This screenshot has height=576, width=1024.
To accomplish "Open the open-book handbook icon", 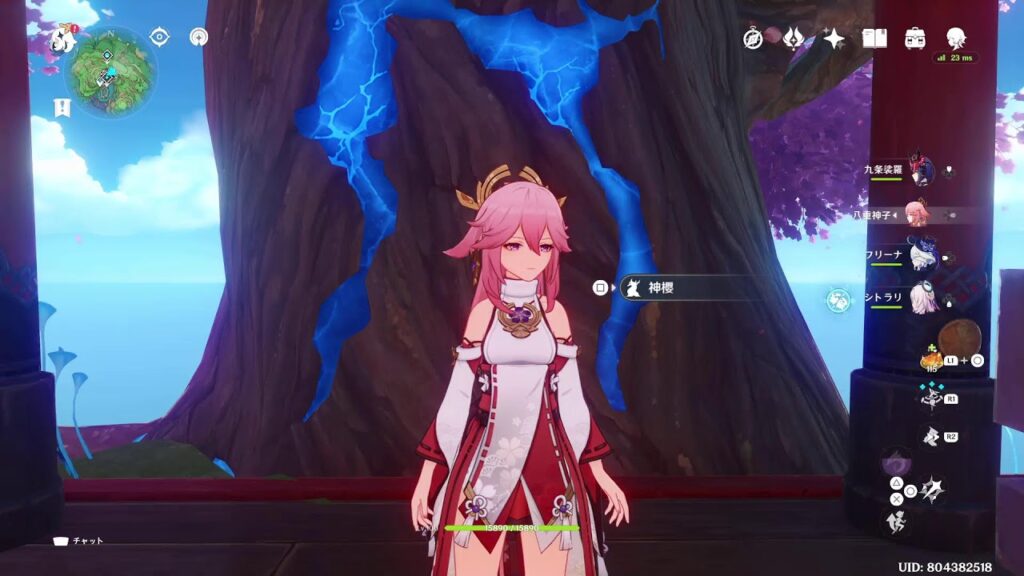I will point(874,38).
